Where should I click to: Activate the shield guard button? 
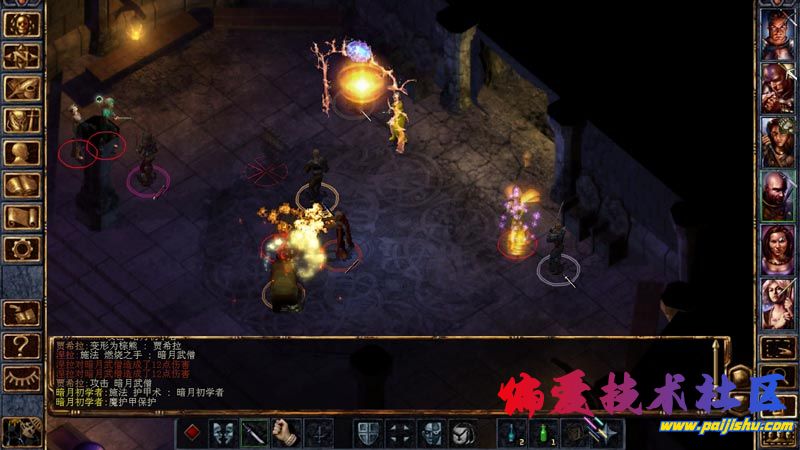pos(368,433)
